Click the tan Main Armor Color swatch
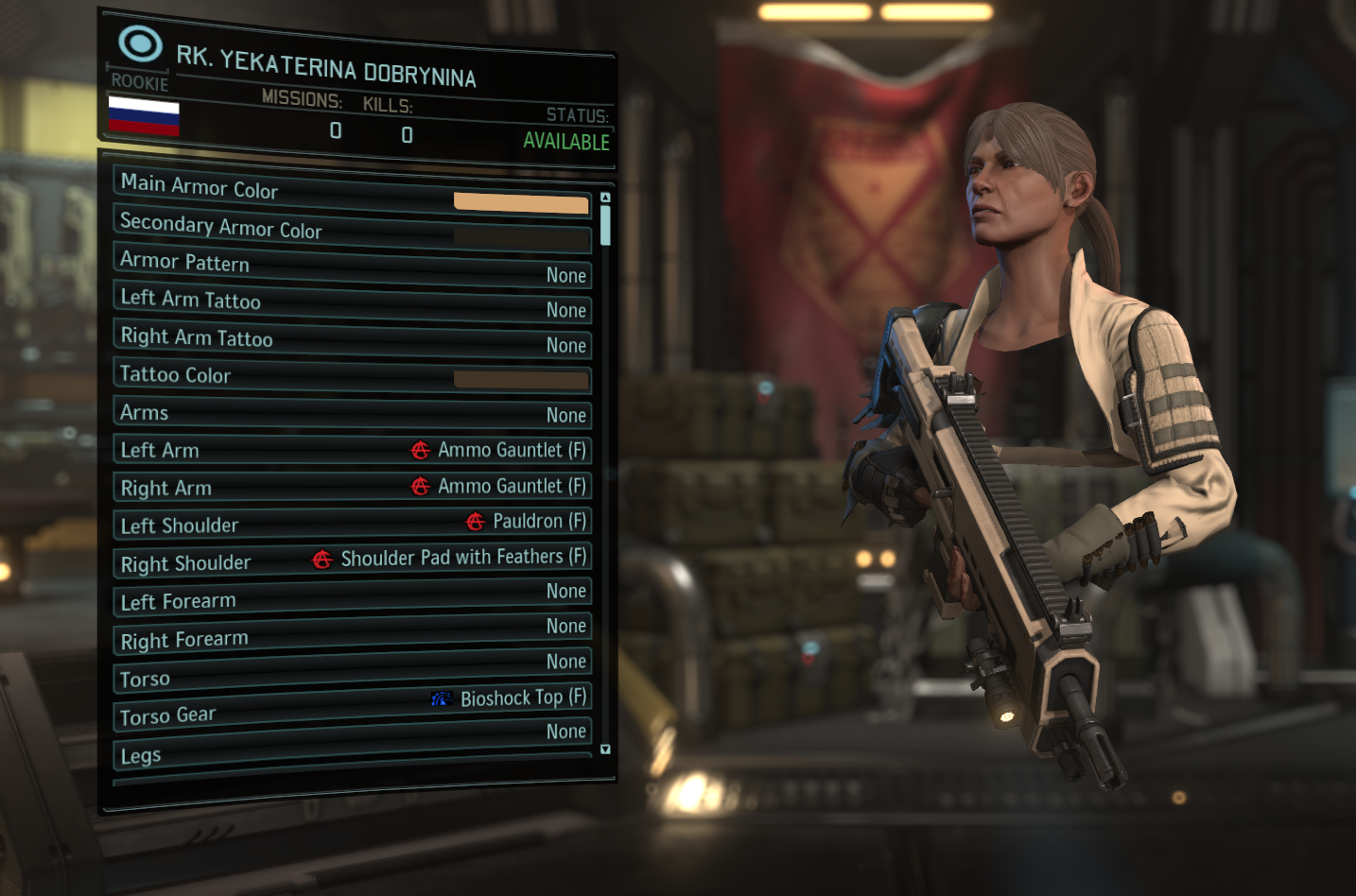This screenshot has height=896, width=1356. click(521, 202)
